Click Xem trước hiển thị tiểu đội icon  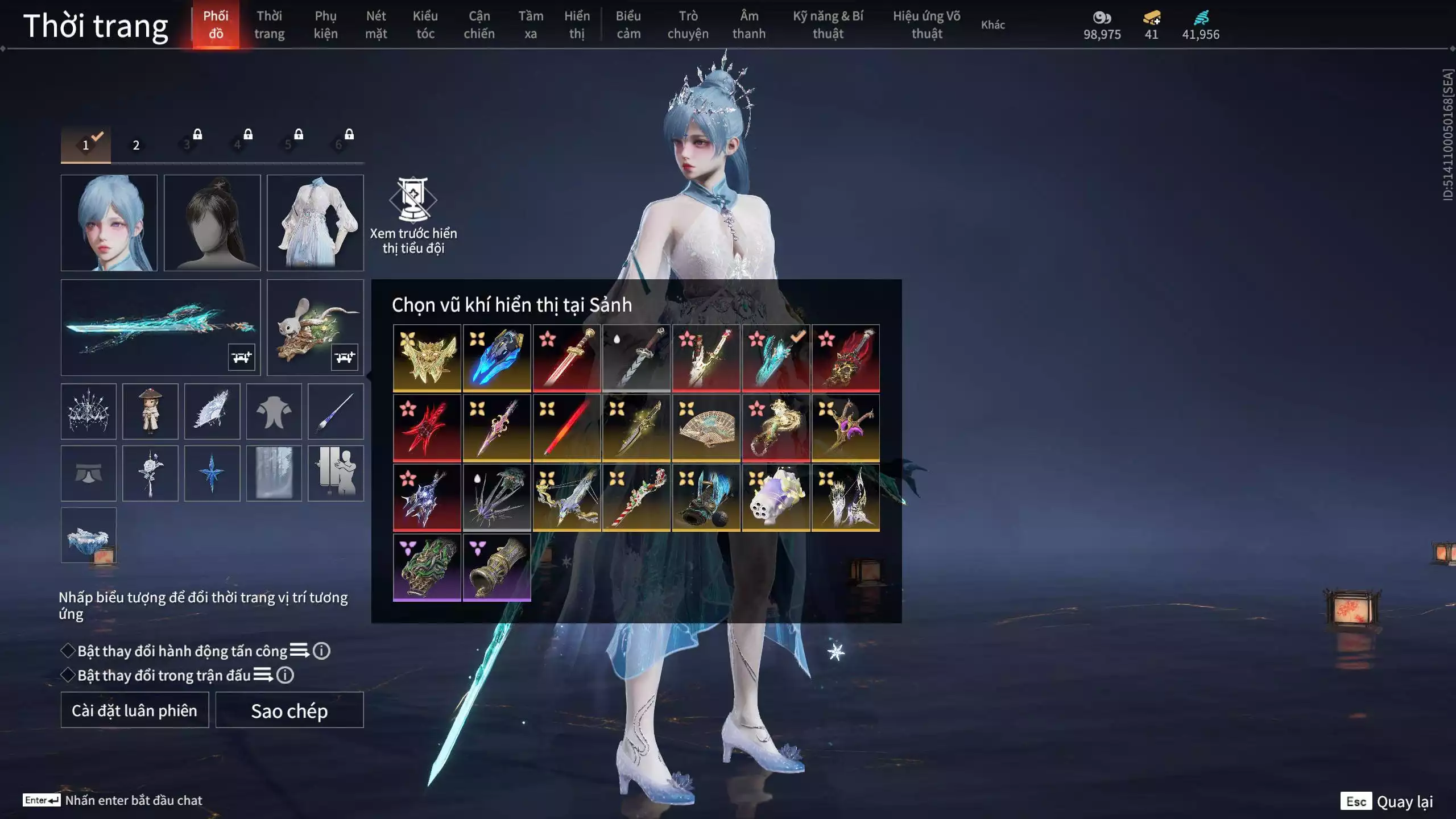tap(413, 200)
